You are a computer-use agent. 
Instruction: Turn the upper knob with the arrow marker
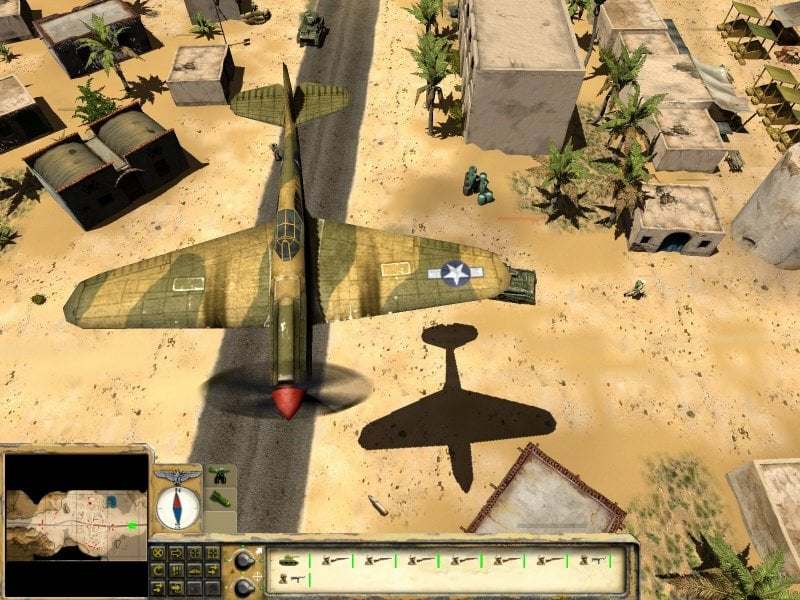tap(243, 559)
